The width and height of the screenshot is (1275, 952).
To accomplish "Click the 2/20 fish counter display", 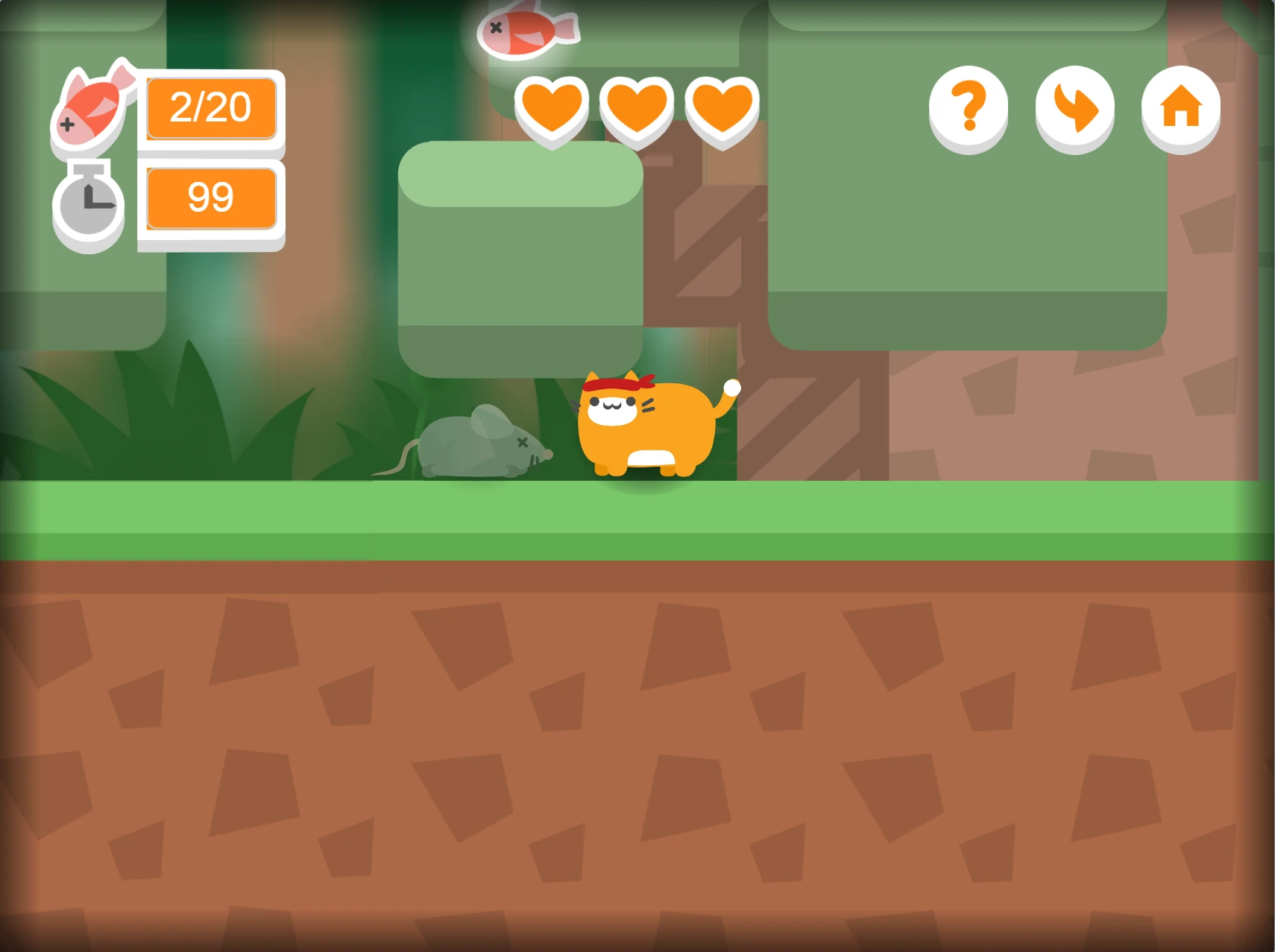I will click(211, 108).
